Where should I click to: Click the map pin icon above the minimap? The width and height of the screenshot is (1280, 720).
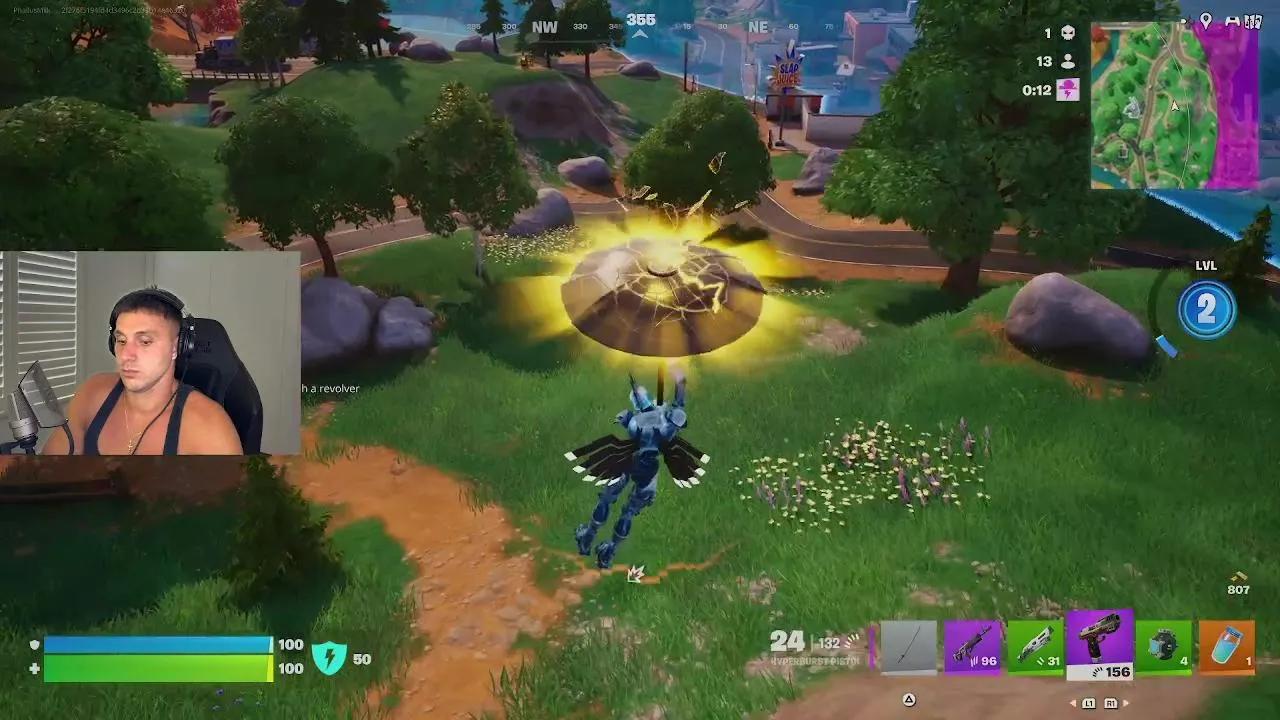point(1206,21)
